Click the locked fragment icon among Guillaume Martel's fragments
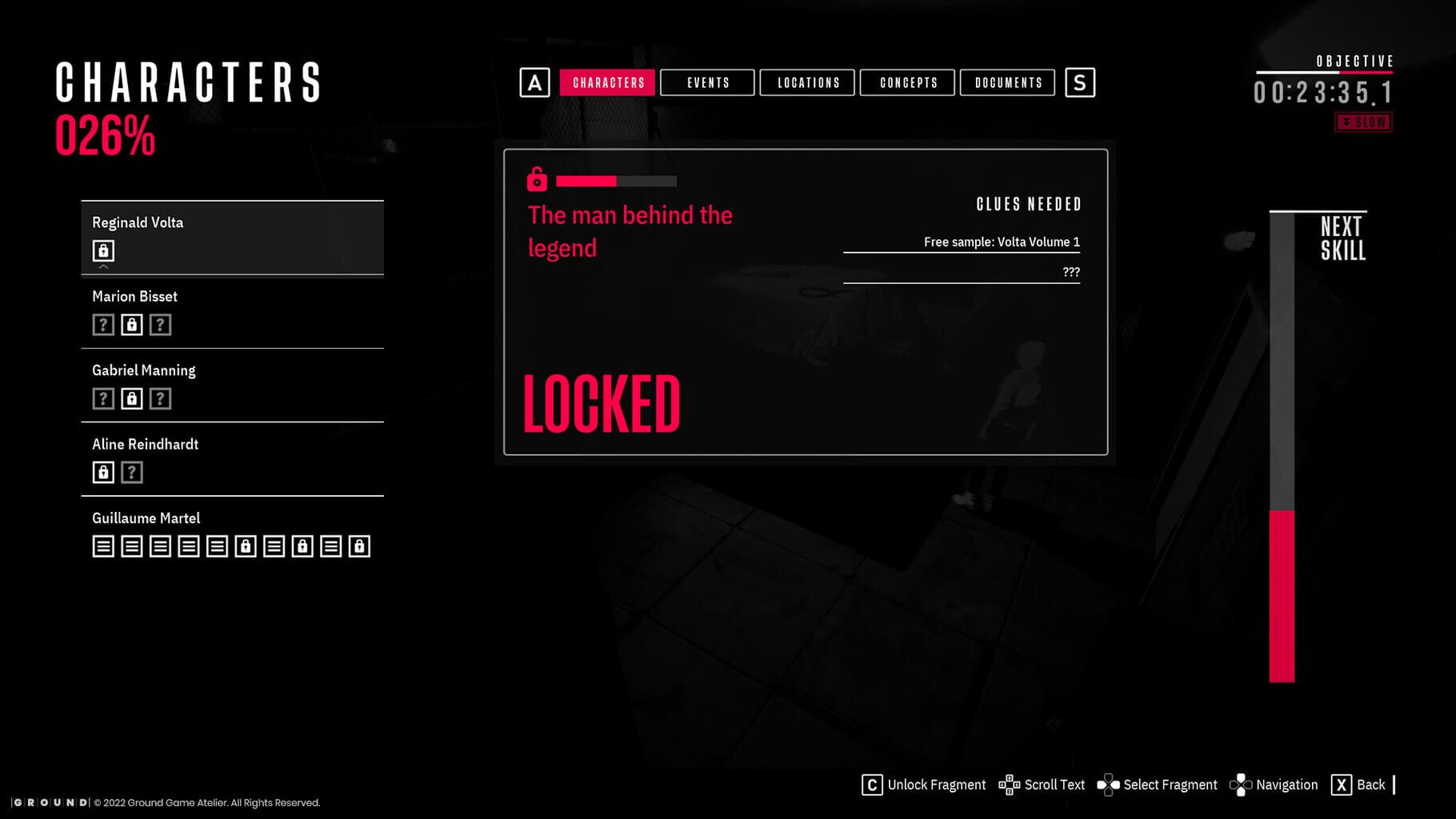This screenshot has height=819, width=1456. [x=245, y=546]
